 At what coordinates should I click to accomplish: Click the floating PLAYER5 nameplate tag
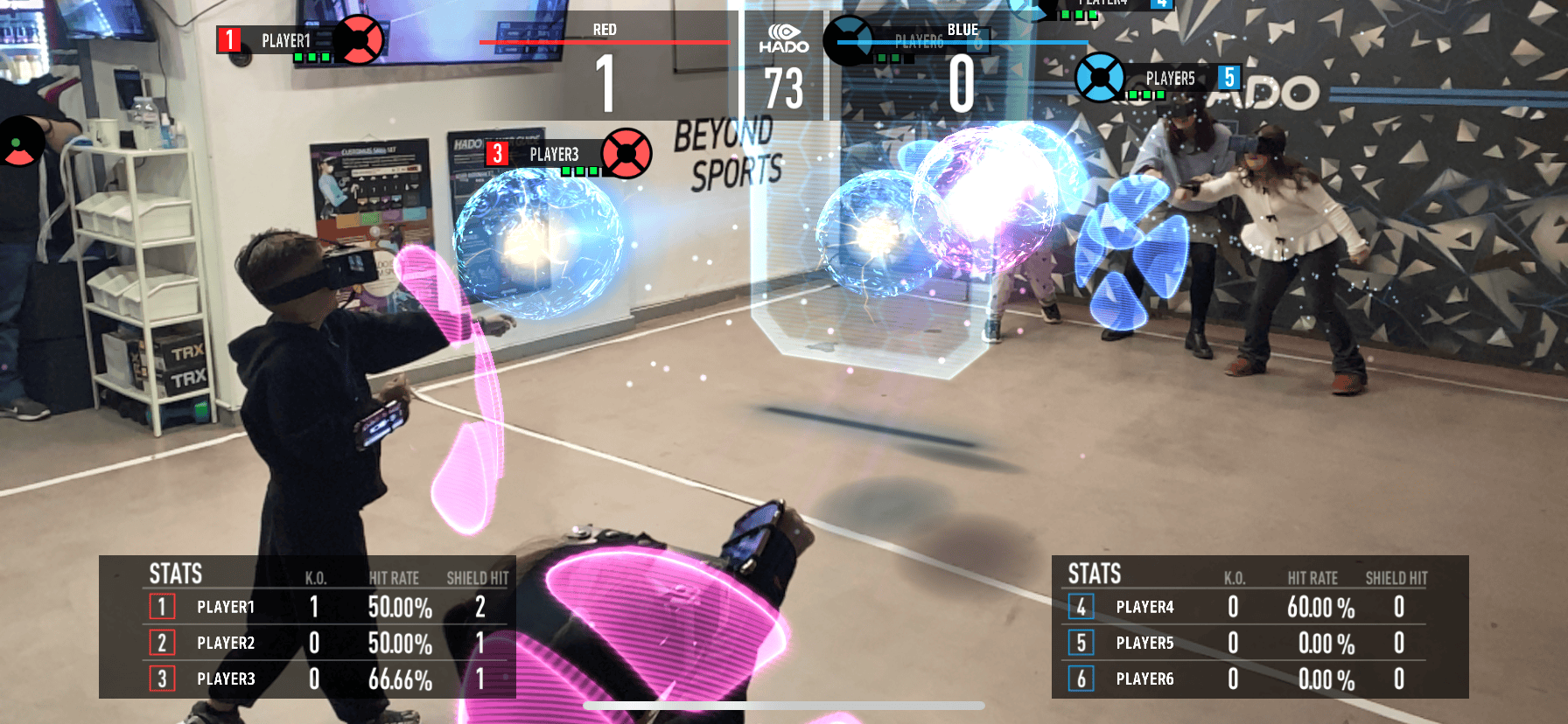coord(1170,79)
